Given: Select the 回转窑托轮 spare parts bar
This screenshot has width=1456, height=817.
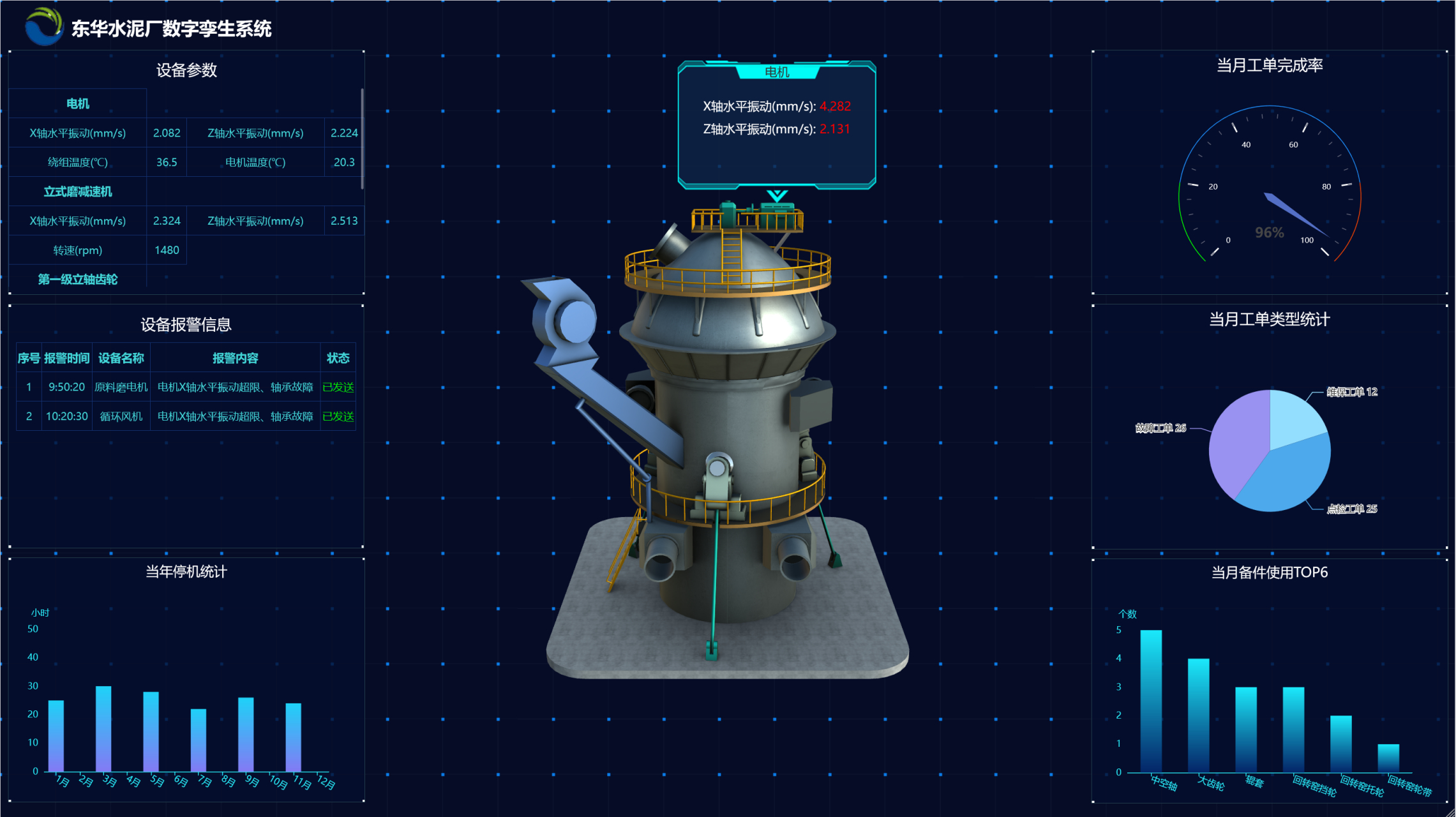Looking at the screenshot, I should pyautogui.click(x=1340, y=744).
